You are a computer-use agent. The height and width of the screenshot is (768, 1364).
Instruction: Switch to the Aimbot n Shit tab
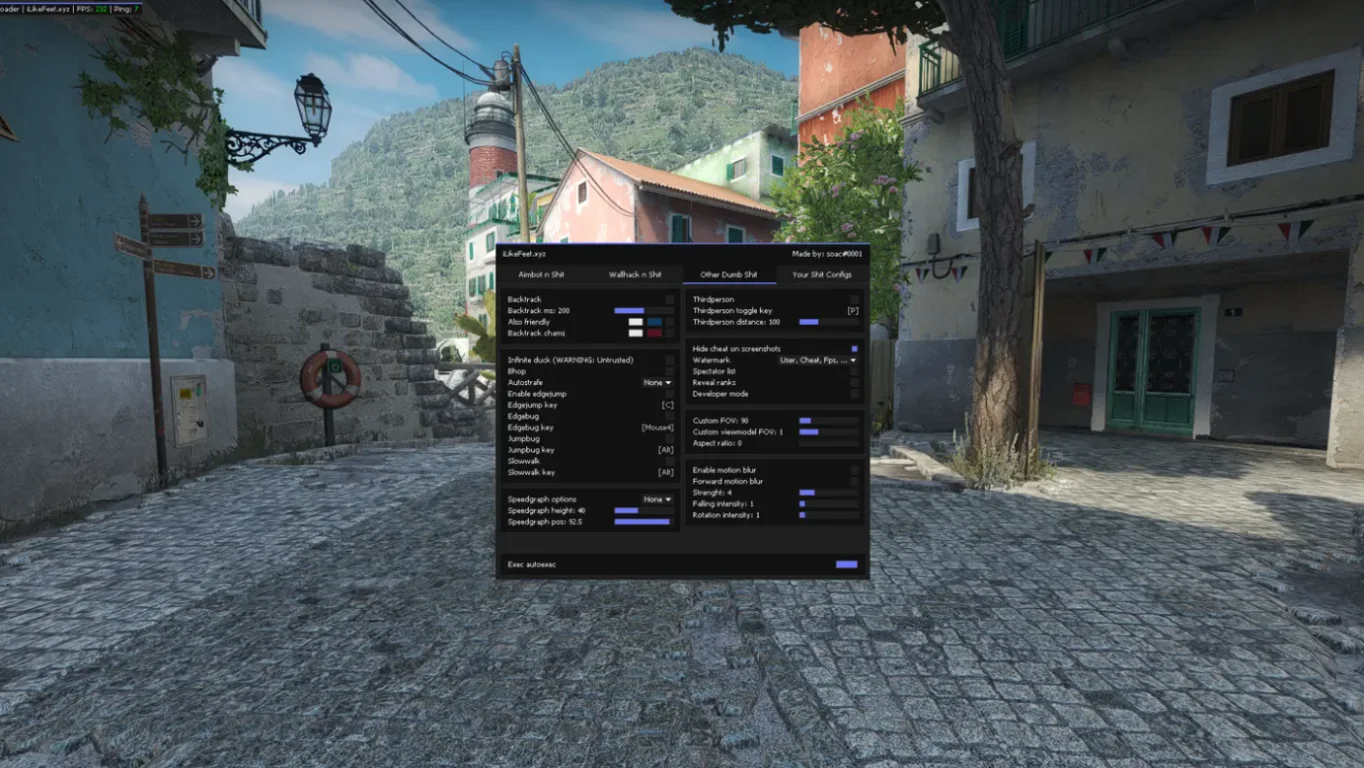click(540, 275)
